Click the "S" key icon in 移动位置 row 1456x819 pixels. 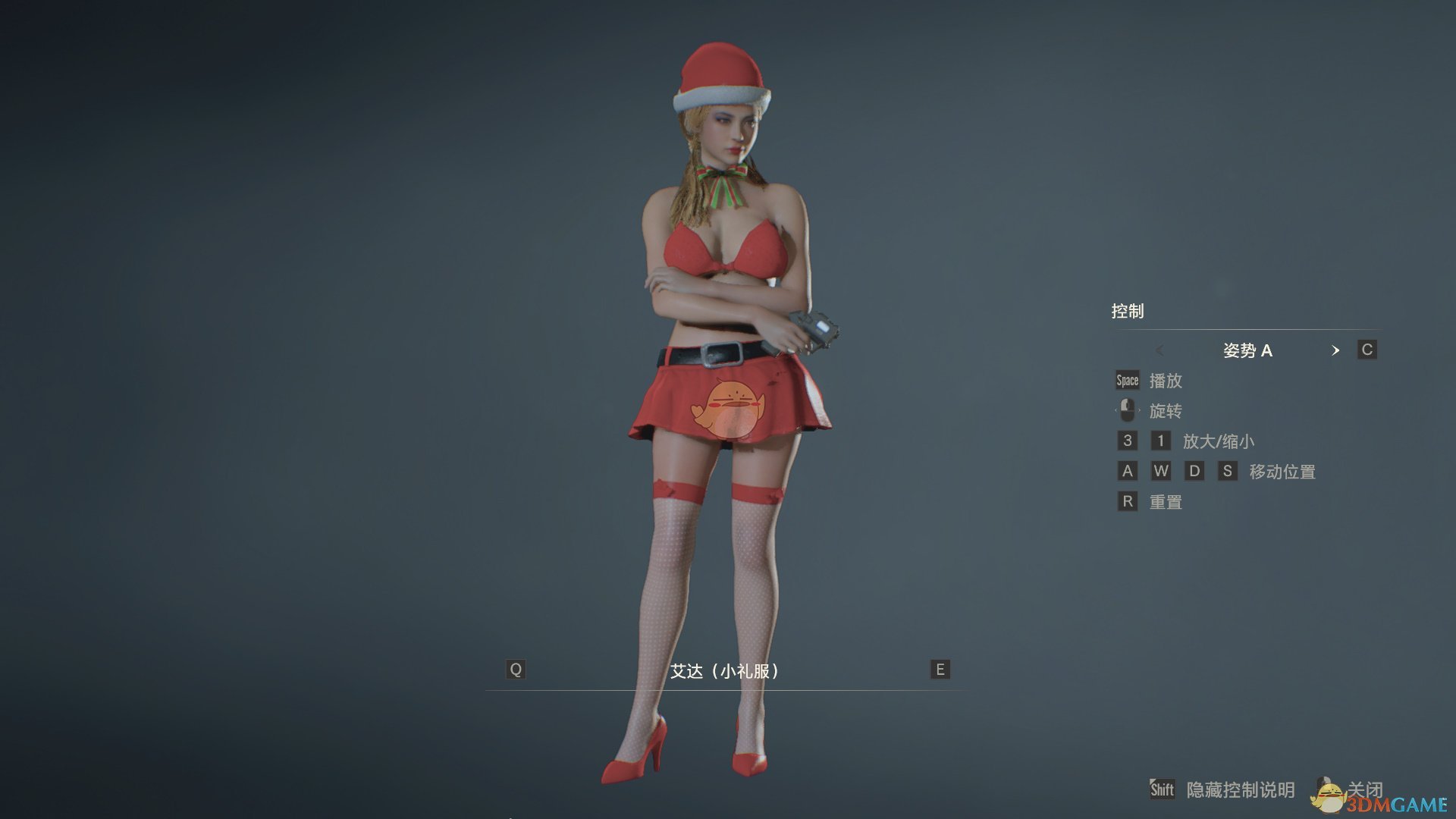pos(1228,471)
